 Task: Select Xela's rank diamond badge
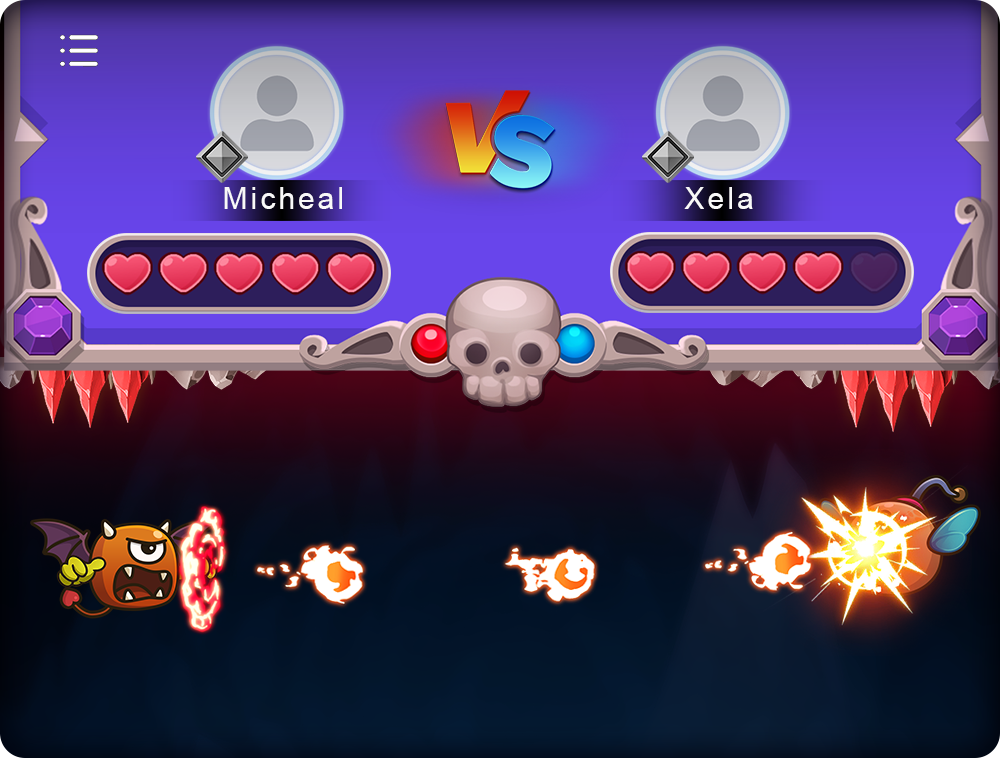667,157
